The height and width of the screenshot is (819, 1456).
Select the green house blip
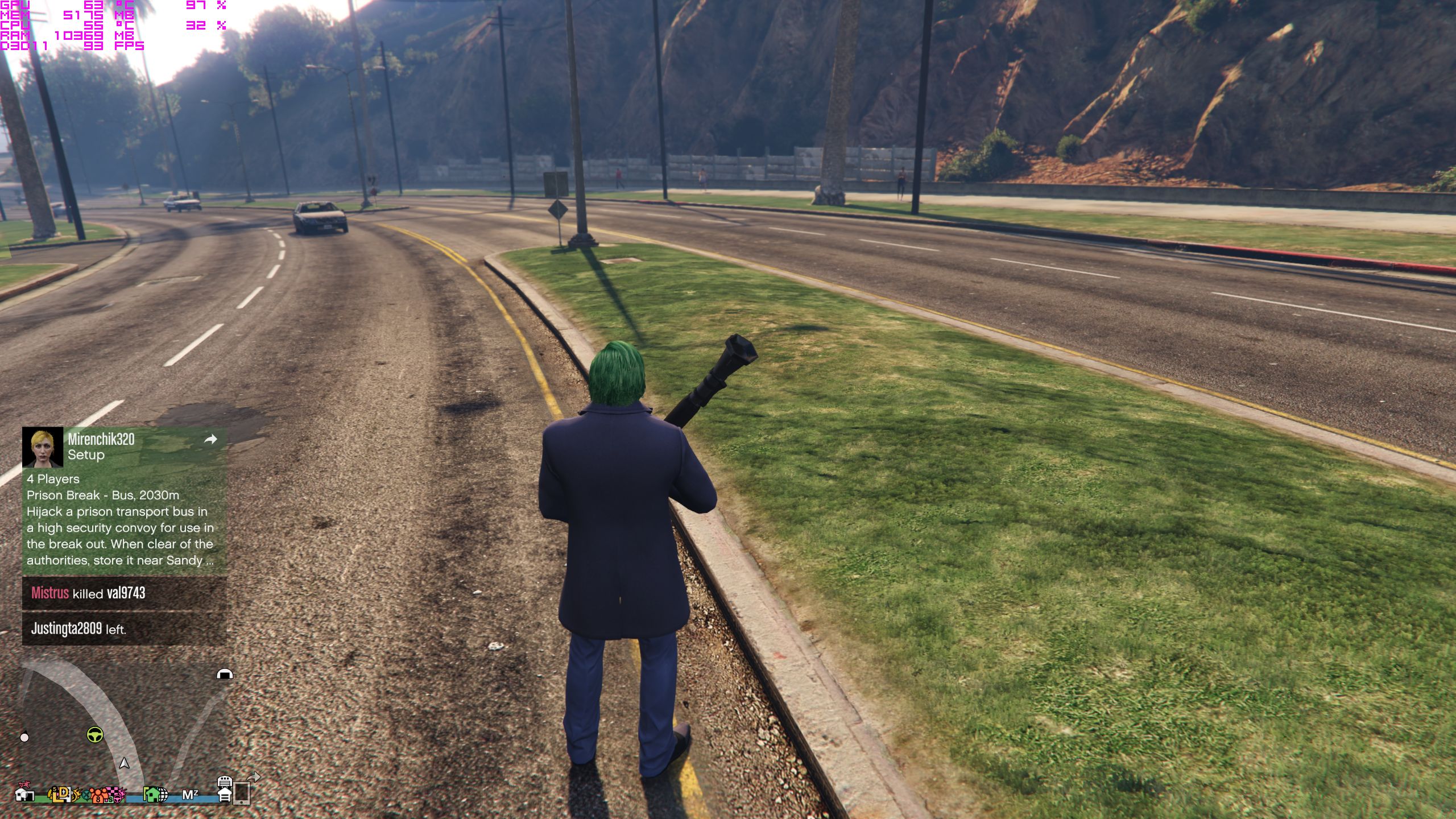151,794
